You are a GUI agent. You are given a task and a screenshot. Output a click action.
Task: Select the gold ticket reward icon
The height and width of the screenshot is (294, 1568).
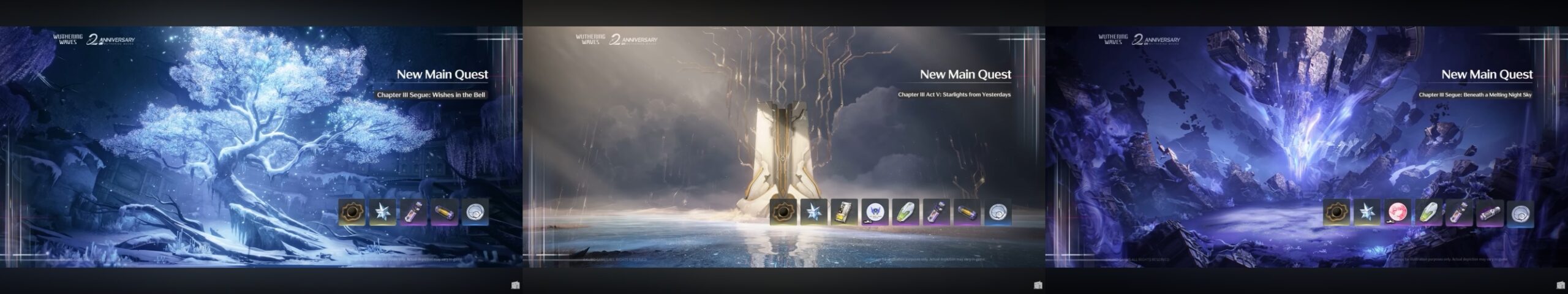pos(844,212)
